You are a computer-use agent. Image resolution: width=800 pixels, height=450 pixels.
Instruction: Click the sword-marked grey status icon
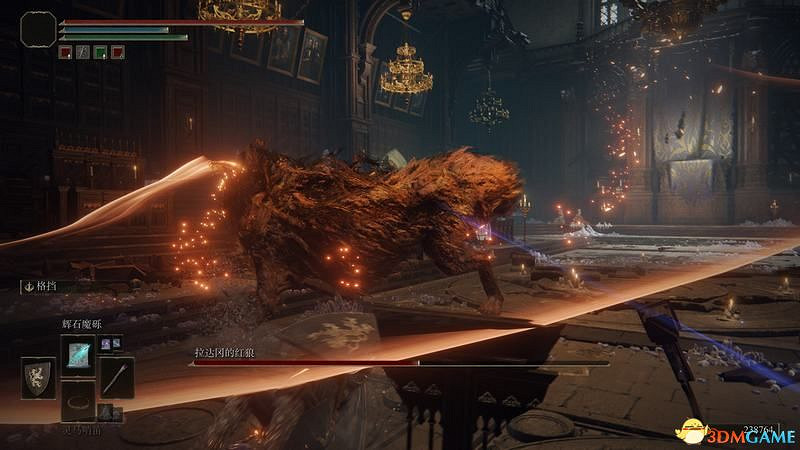click(x=82, y=51)
